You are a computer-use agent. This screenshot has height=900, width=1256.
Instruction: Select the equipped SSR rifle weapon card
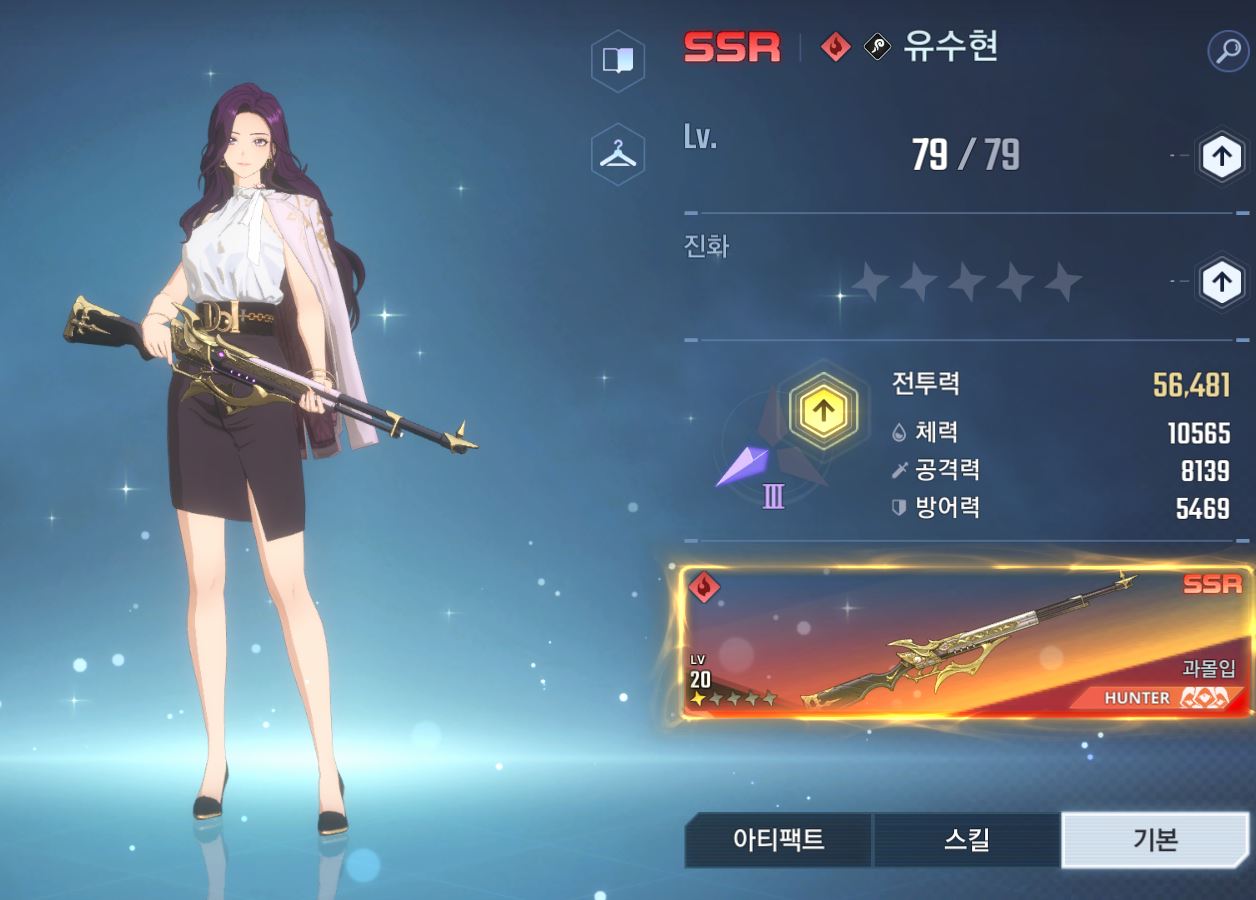coord(966,643)
